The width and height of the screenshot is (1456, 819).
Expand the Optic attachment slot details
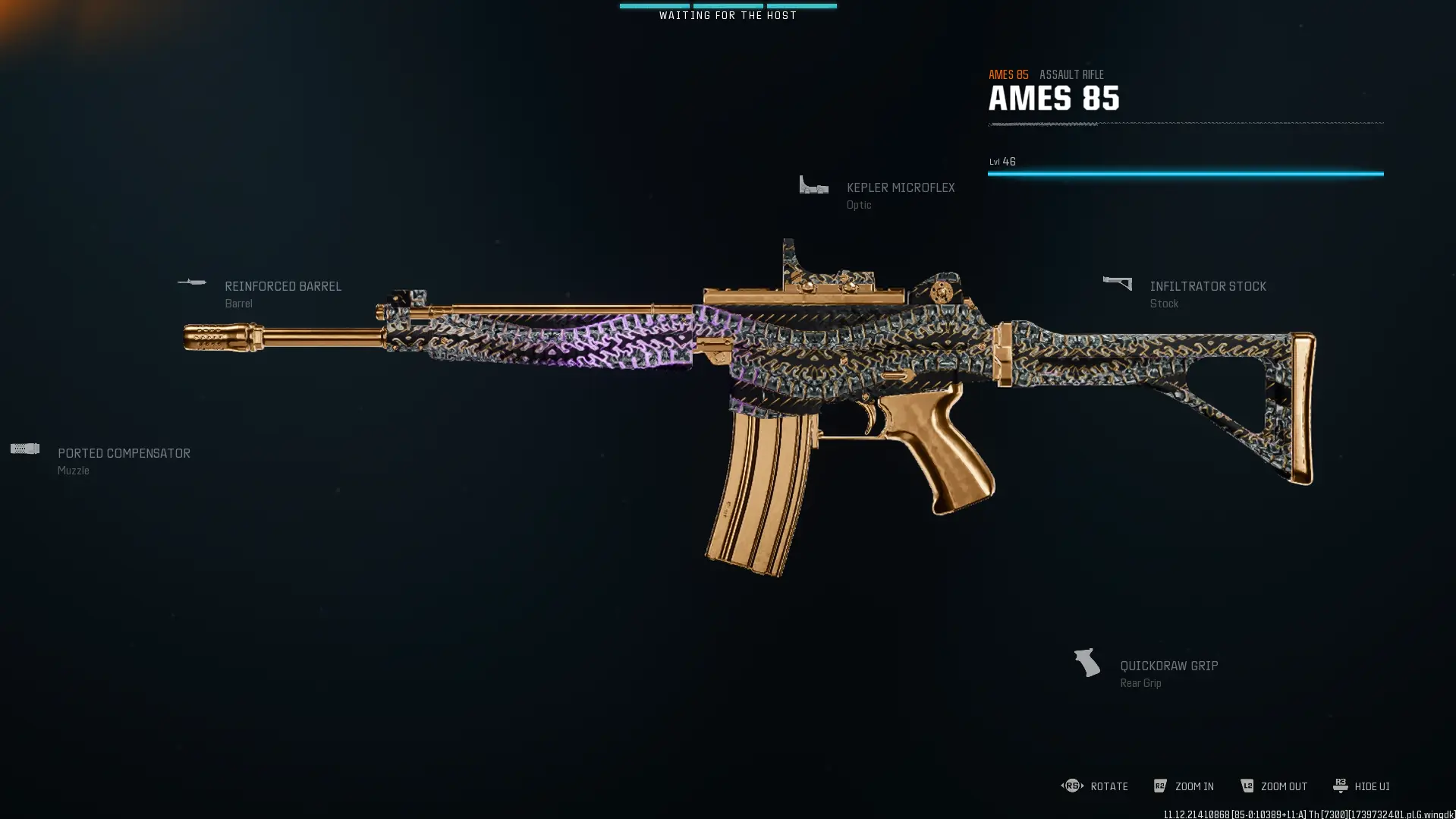click(900, 187)
